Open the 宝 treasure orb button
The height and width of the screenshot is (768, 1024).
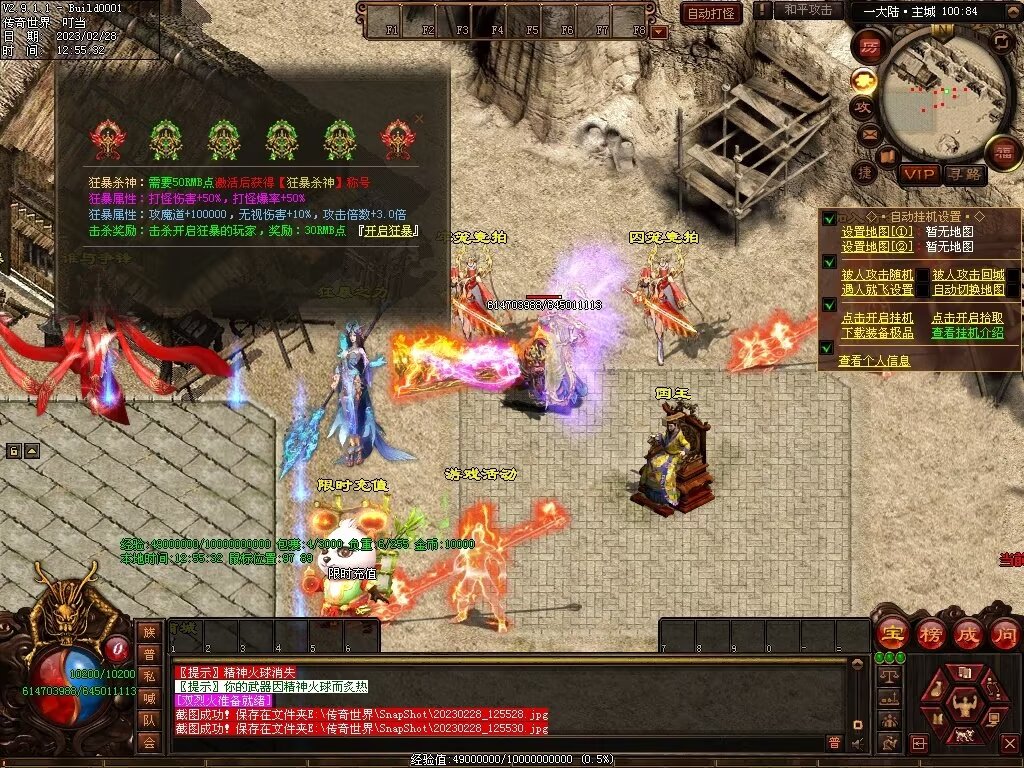point(890,633)
